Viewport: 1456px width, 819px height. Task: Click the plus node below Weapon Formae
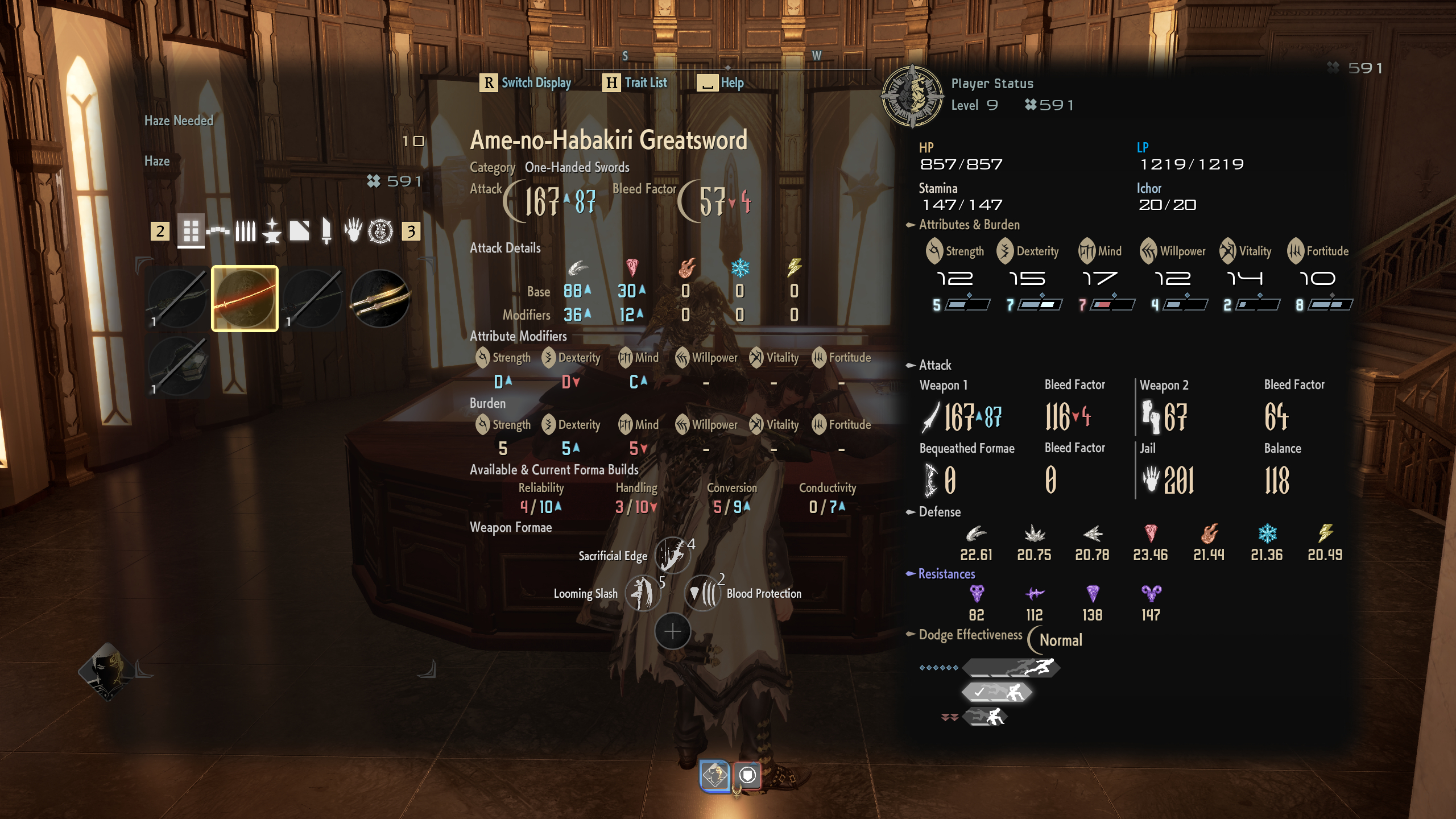(x=671, y=631)
